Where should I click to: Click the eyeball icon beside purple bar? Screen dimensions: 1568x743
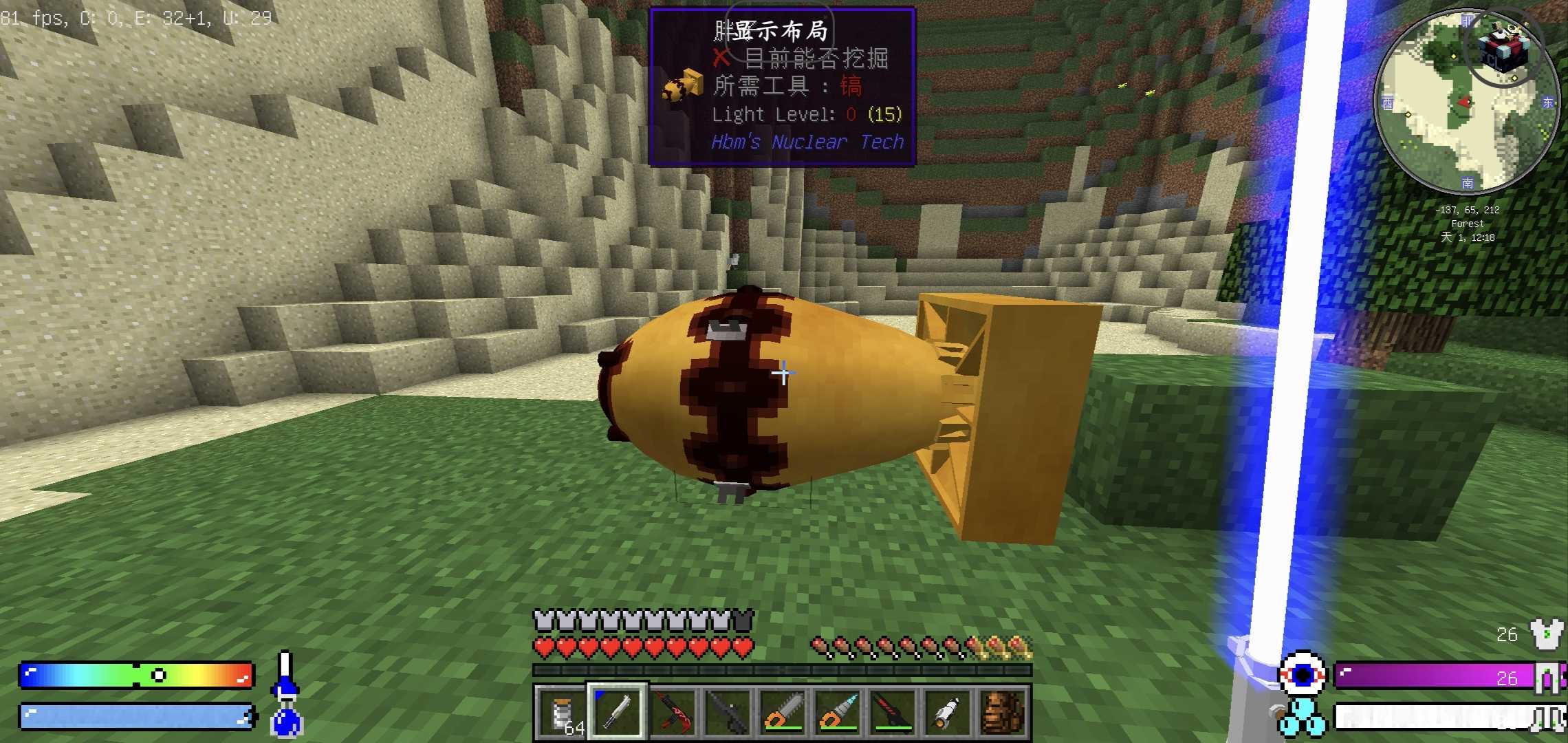point(1302,674)
